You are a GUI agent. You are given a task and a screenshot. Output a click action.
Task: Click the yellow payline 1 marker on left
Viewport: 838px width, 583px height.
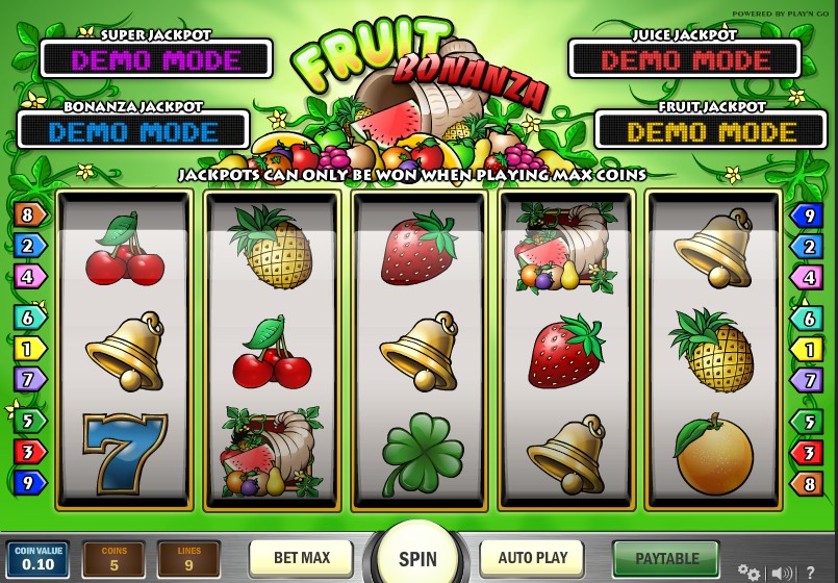(28, 349)
